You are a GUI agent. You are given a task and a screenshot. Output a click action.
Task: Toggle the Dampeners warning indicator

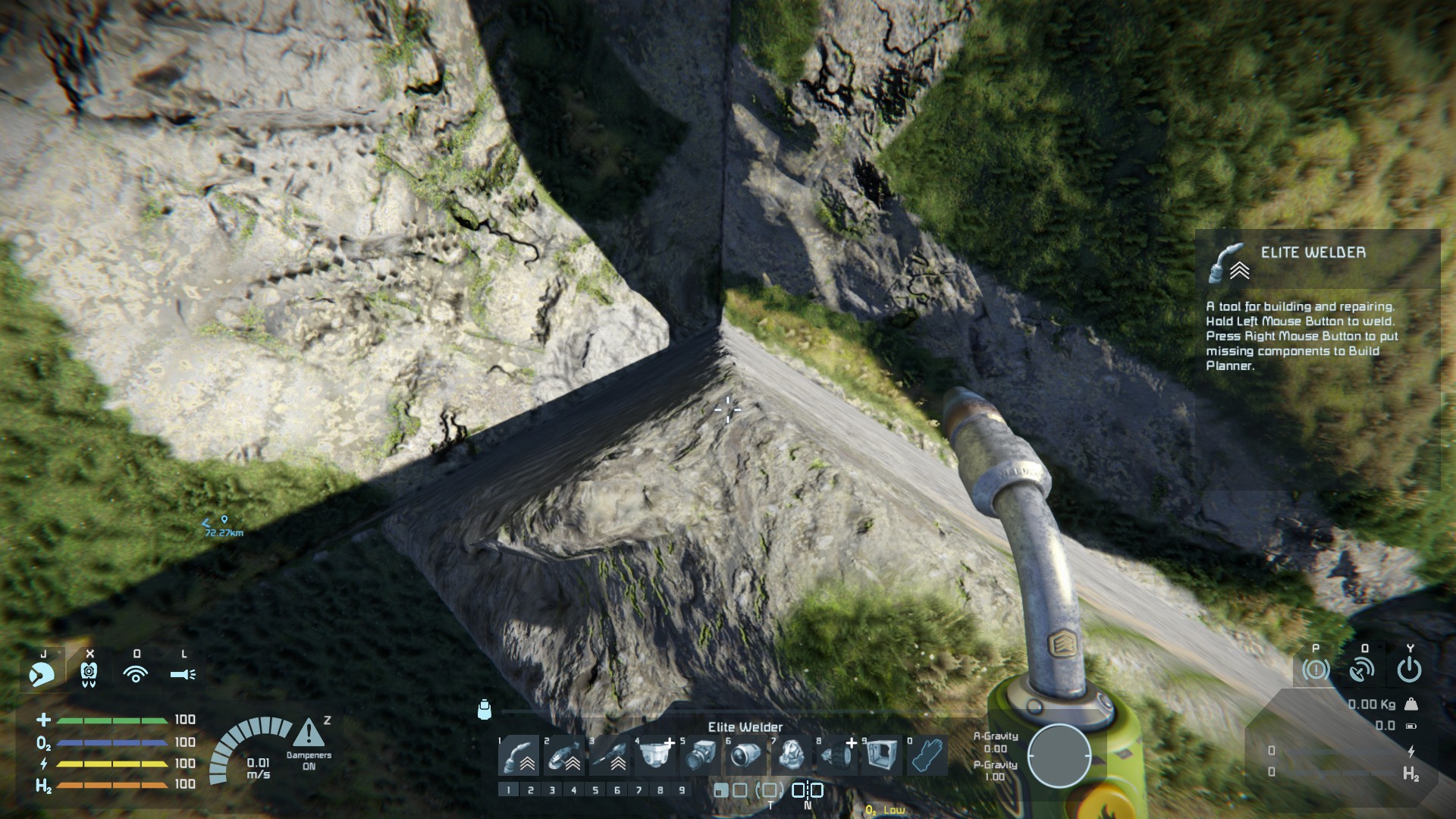(309, 733)
